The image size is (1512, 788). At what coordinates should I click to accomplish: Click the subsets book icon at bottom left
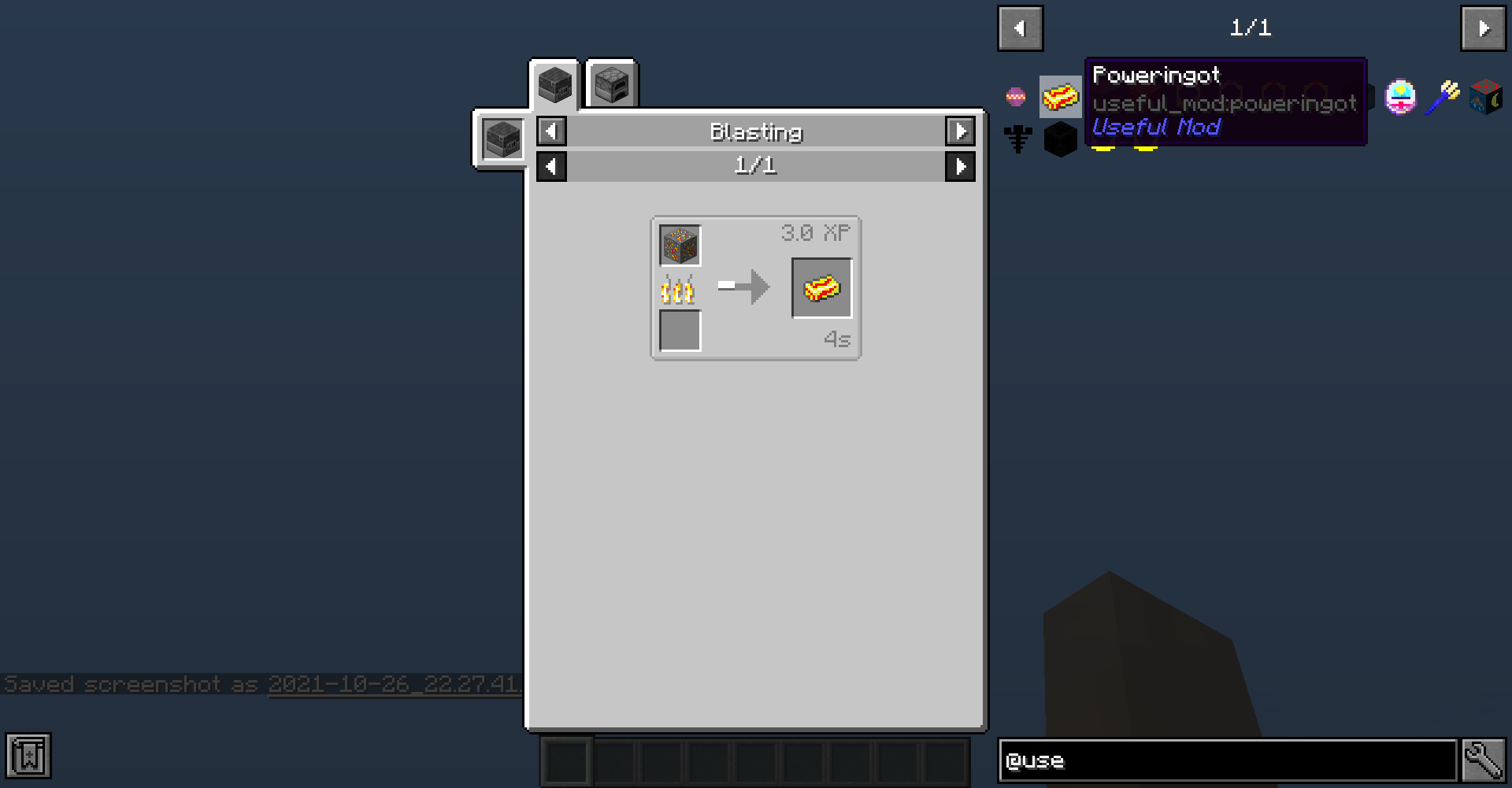point(29,757)
